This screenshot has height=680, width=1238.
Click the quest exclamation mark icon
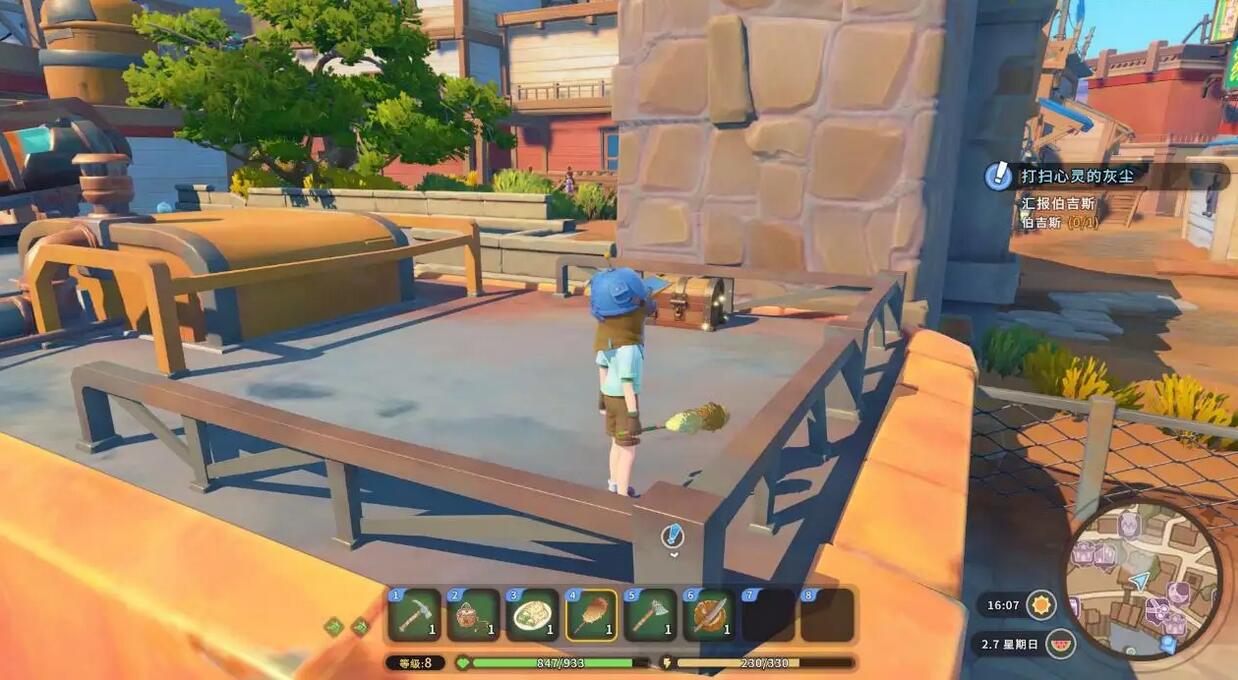point(997,176)
